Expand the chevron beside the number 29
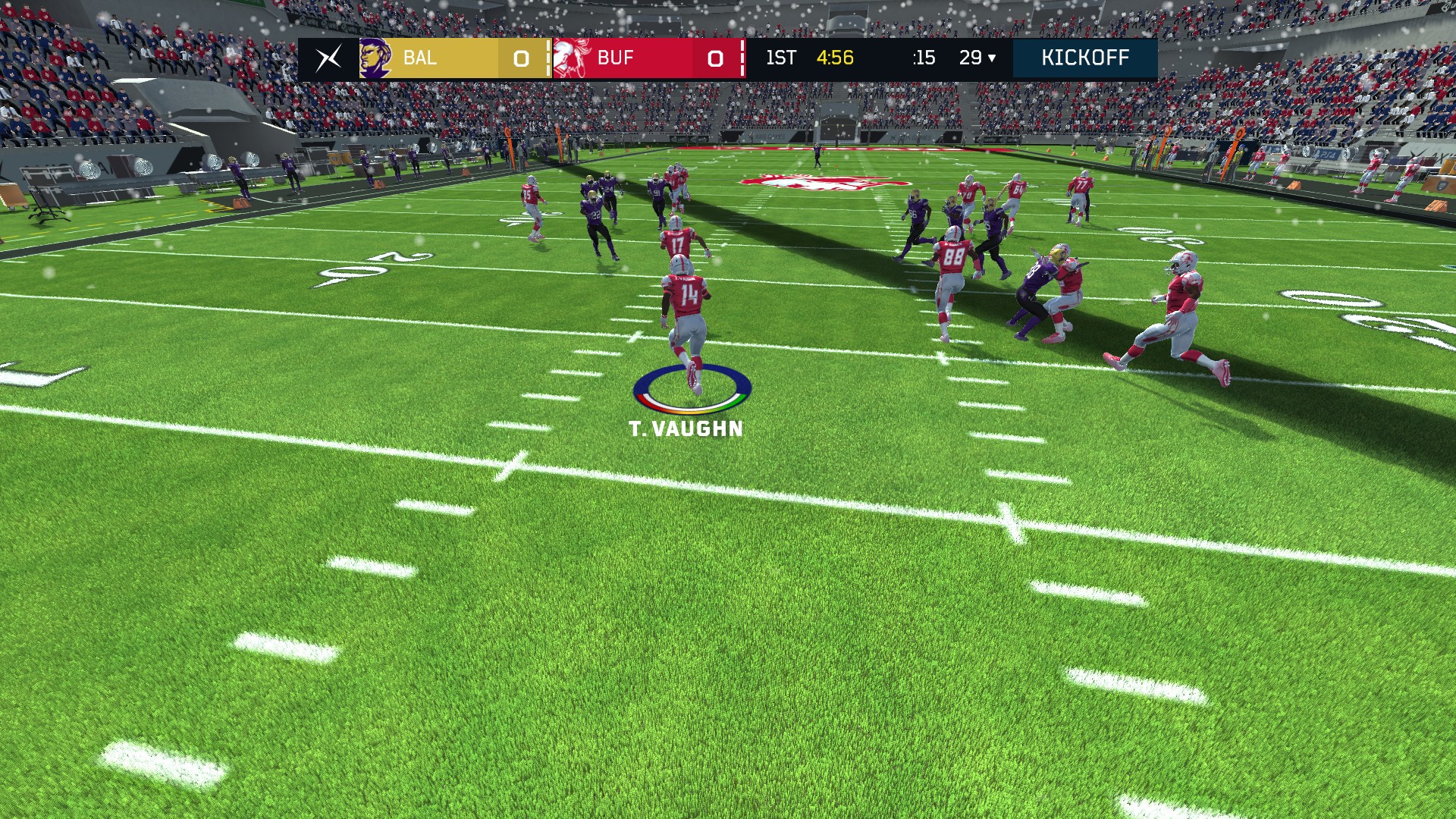Screen dimensions: 1456x819 [992, 58]
